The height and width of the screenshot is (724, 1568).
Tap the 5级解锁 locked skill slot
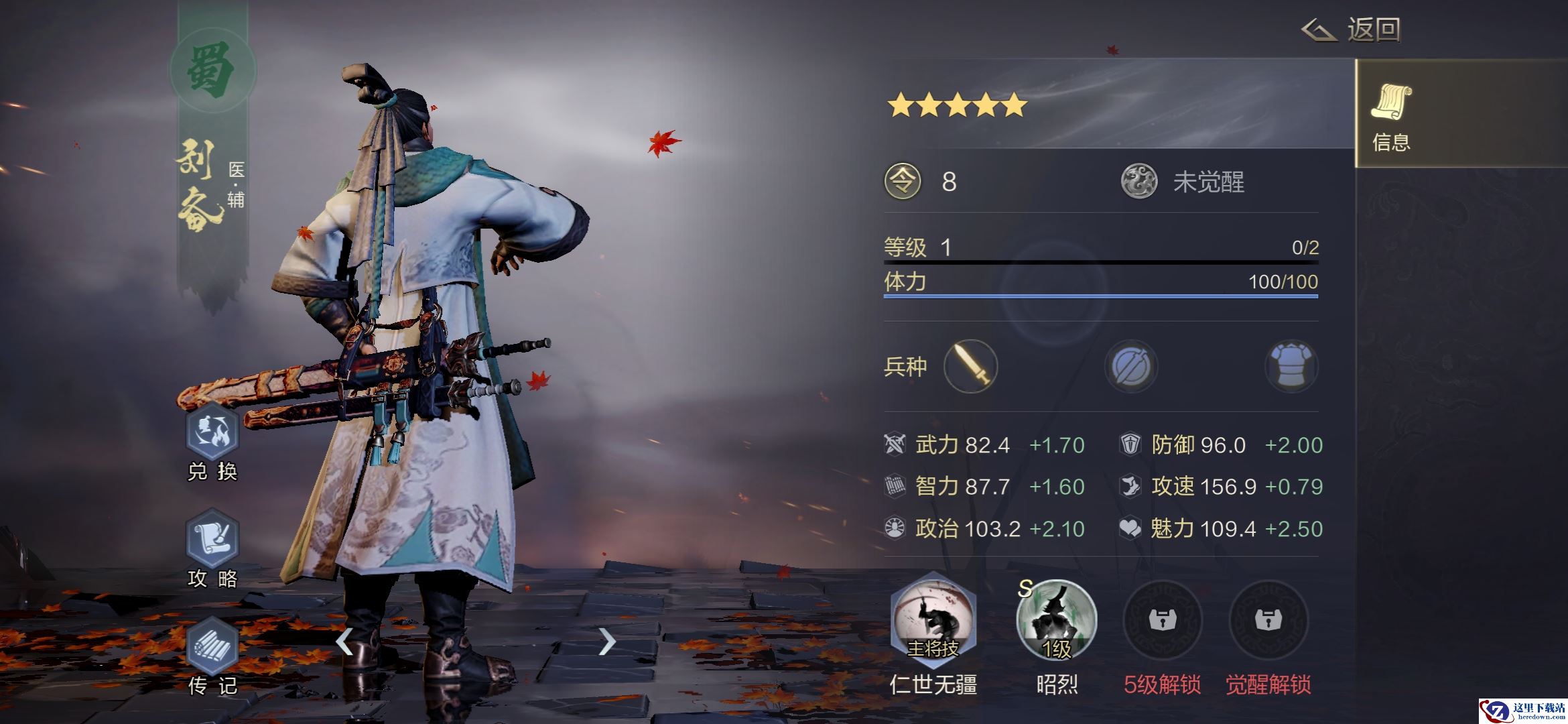coord(1162,620)
